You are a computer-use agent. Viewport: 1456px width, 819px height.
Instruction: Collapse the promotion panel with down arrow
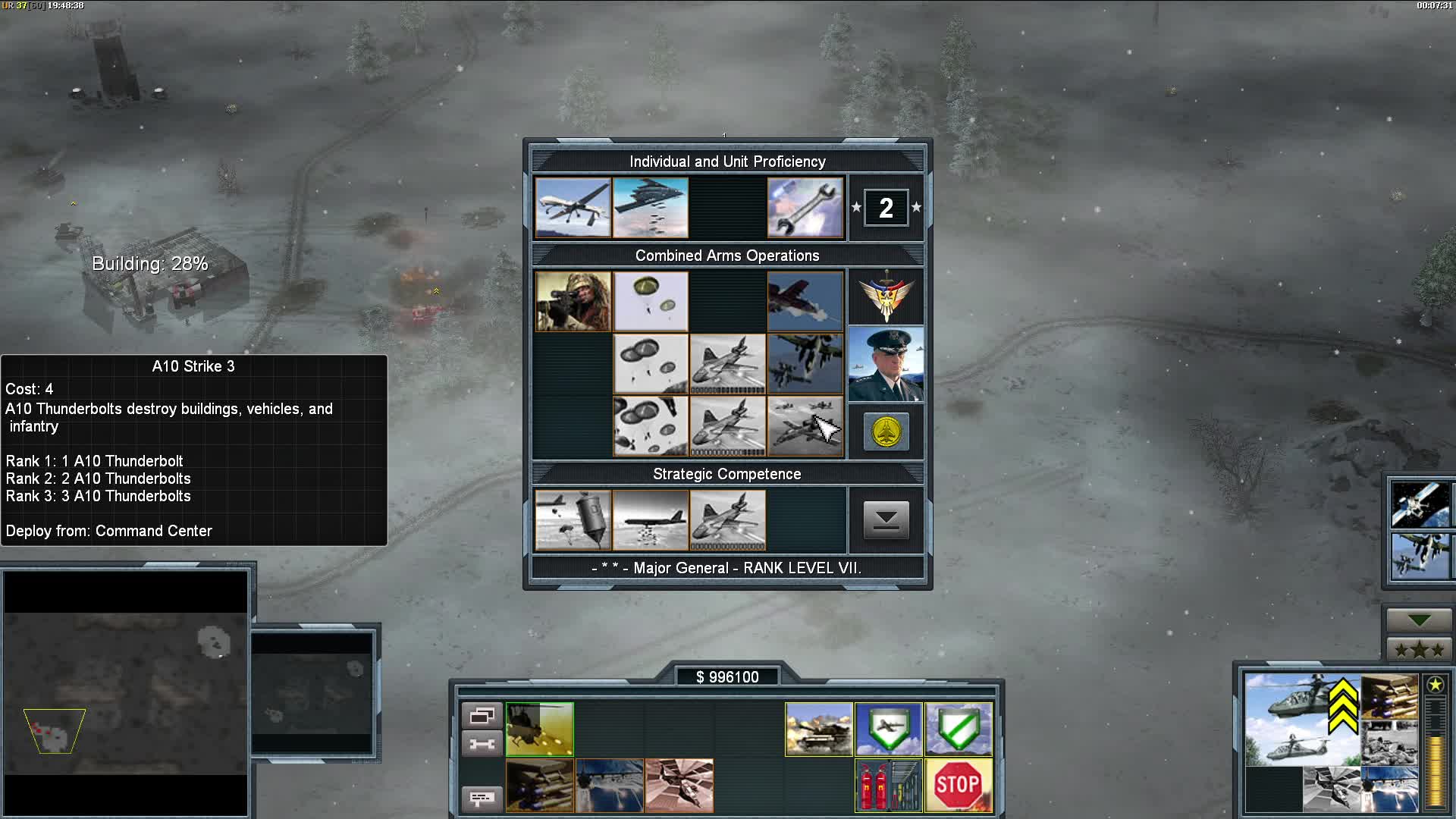click(886, 520)
